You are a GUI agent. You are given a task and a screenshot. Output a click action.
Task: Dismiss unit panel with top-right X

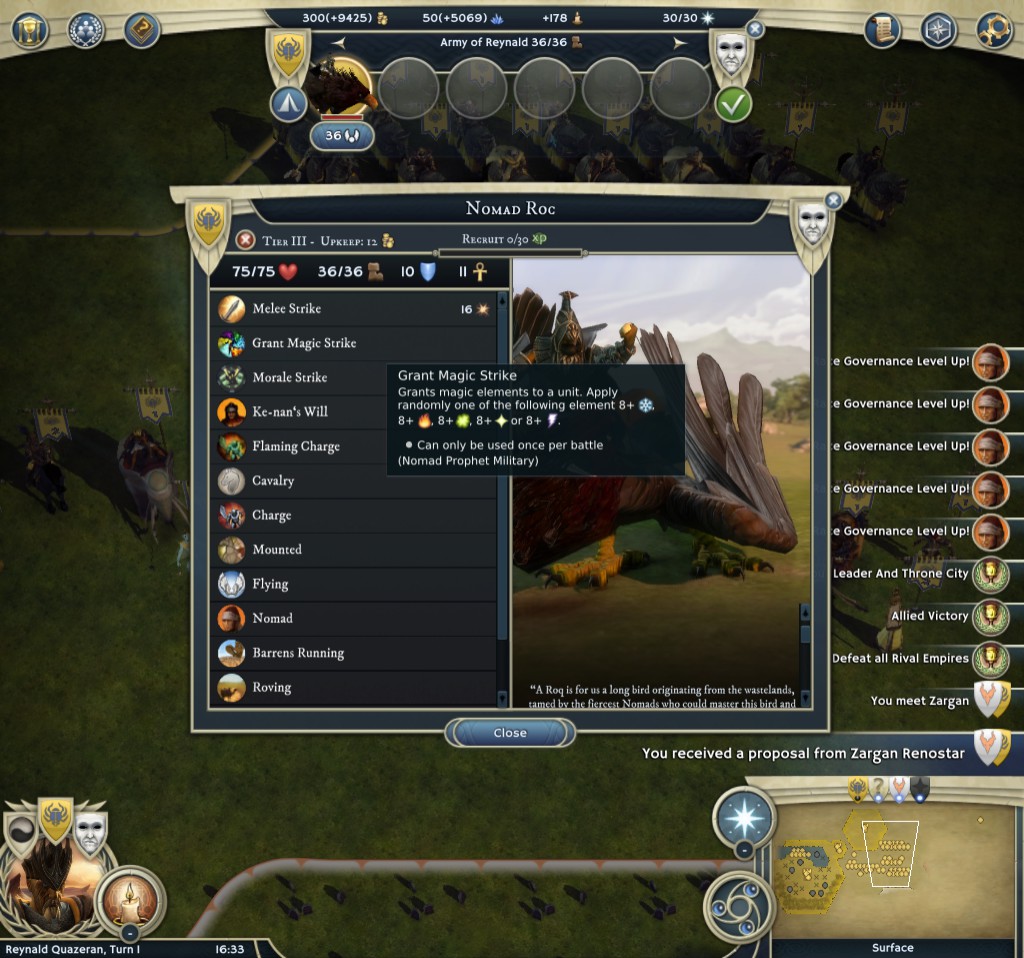(x=833, y=201)
